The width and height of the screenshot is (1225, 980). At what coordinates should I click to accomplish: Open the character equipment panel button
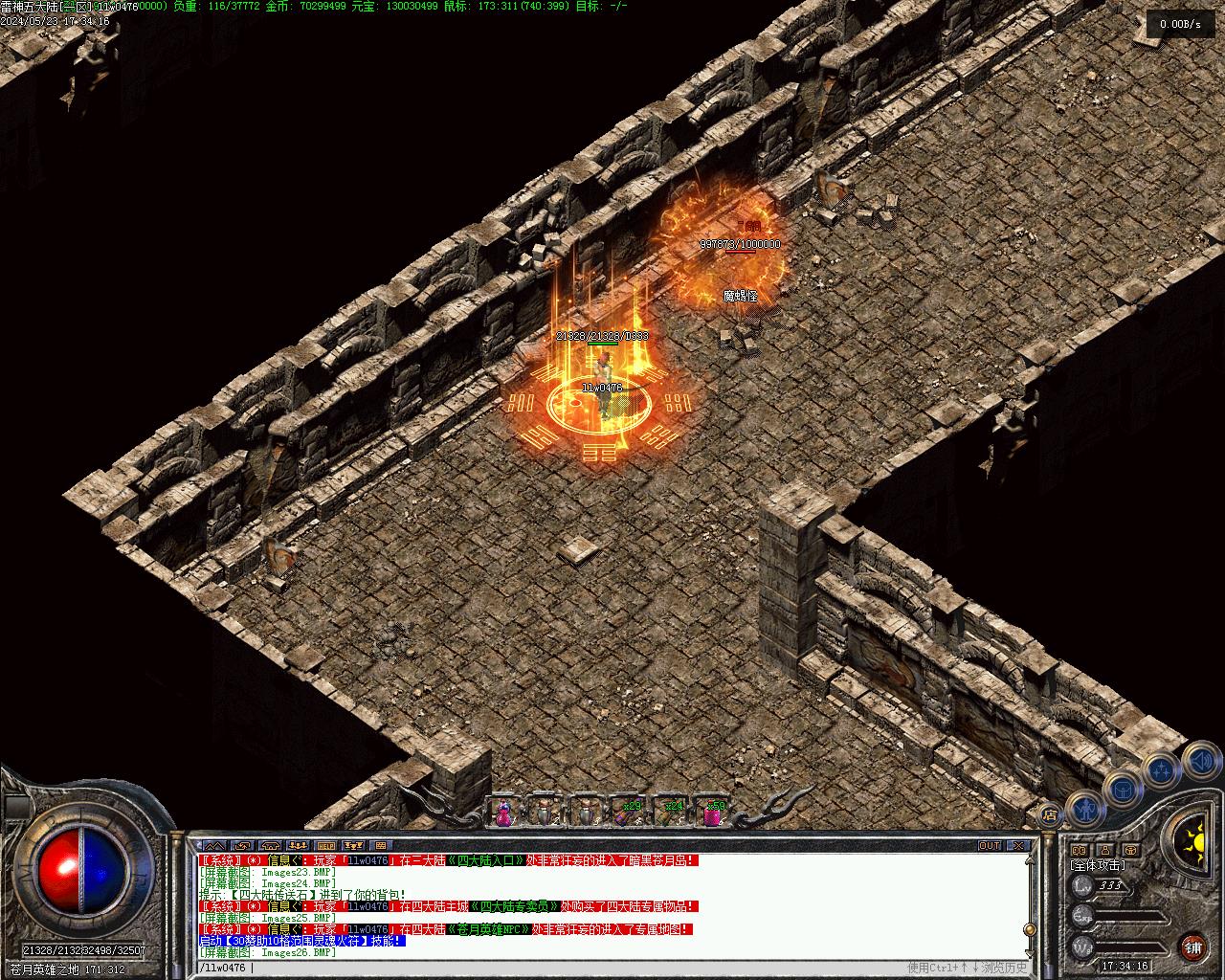tap(1083, 811)
